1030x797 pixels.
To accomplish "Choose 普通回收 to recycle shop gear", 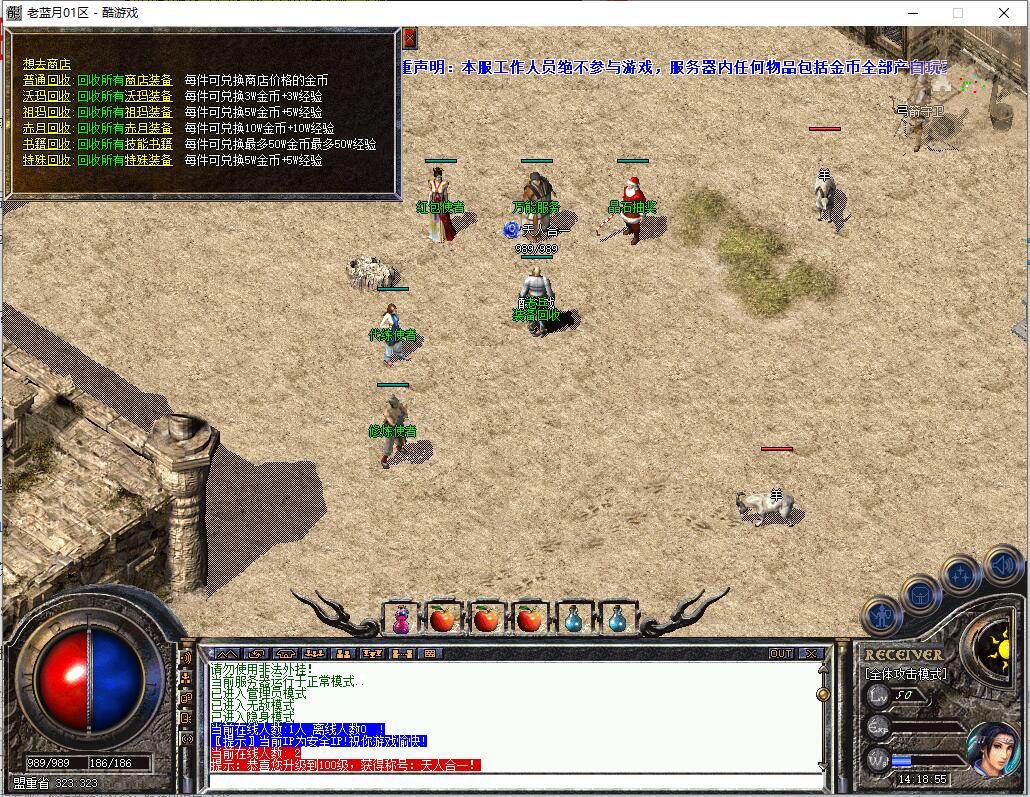I will pos(47,80).
